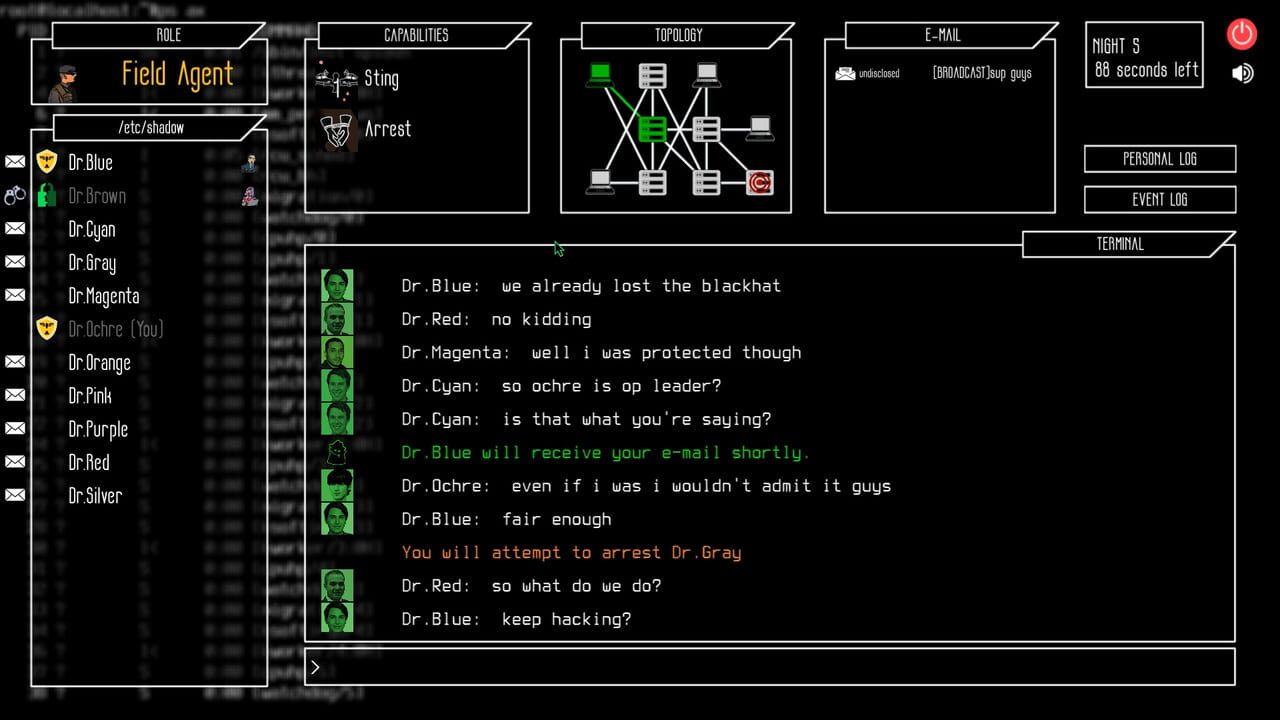Click the Terminal panel header tab
The image size is (1280, 720).
click(1122, 243)
